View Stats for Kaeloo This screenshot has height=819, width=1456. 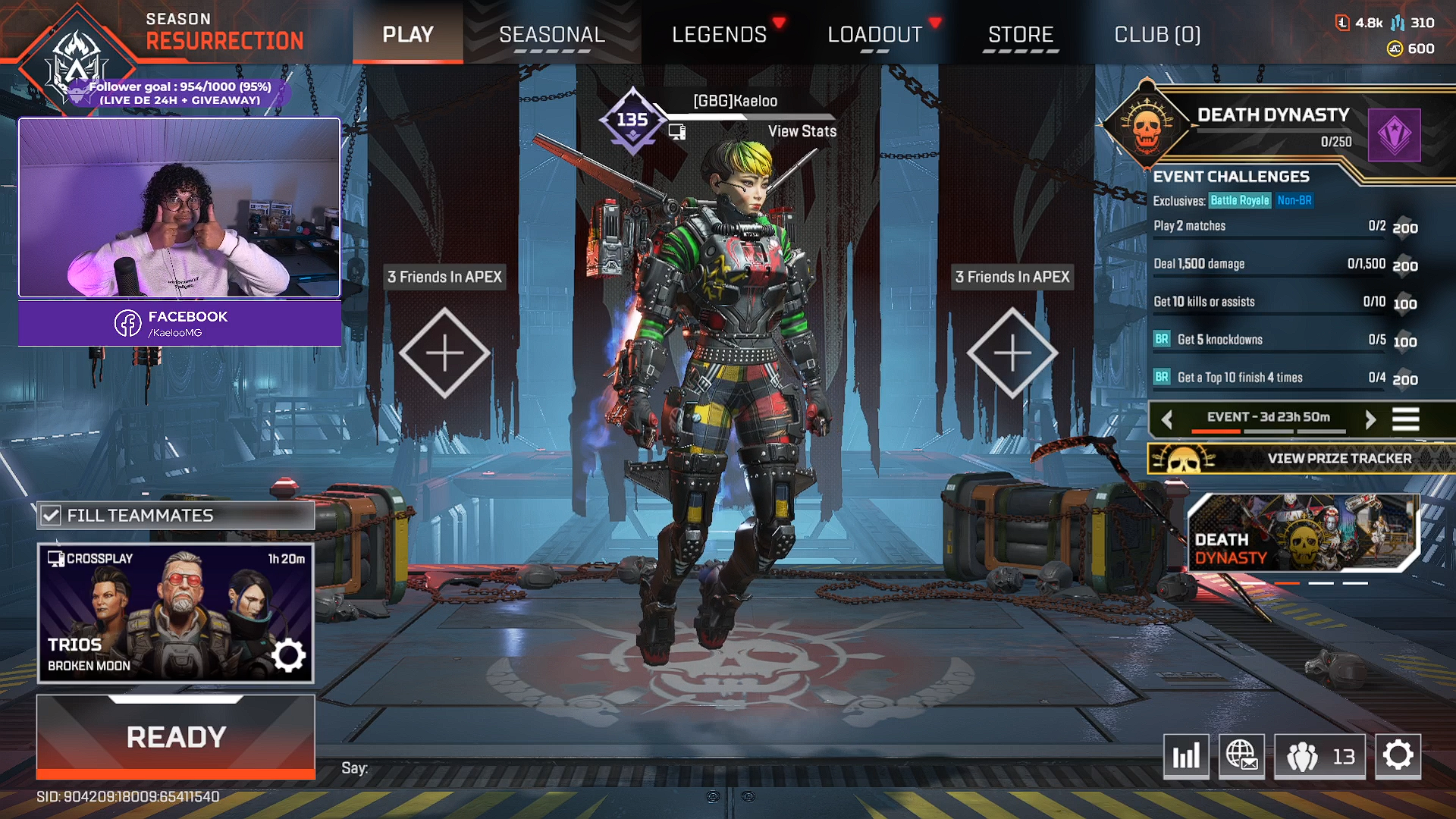802,131
